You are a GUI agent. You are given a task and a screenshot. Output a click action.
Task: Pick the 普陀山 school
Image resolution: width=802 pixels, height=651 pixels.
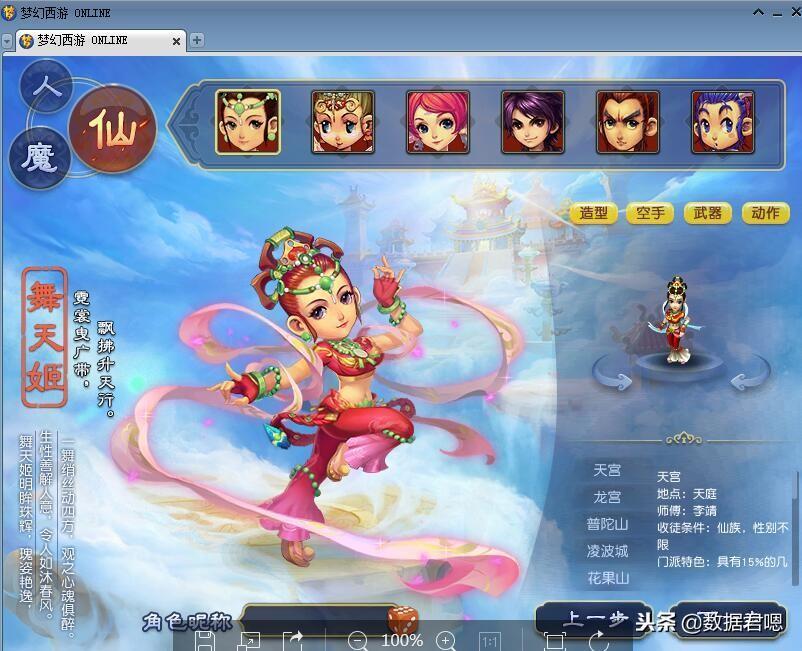click(x=607, y=524)
